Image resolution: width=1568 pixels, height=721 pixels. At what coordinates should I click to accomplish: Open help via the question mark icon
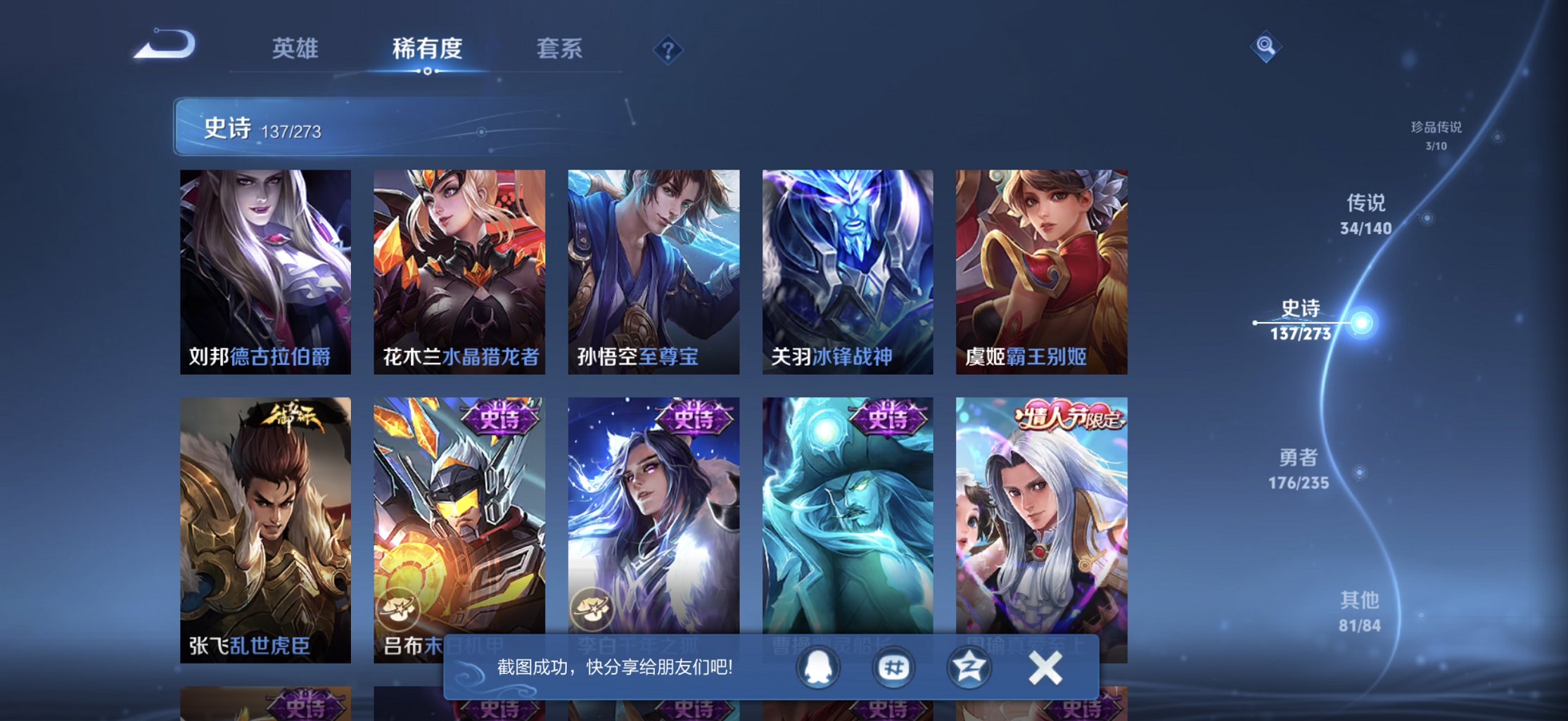(668, 49)
